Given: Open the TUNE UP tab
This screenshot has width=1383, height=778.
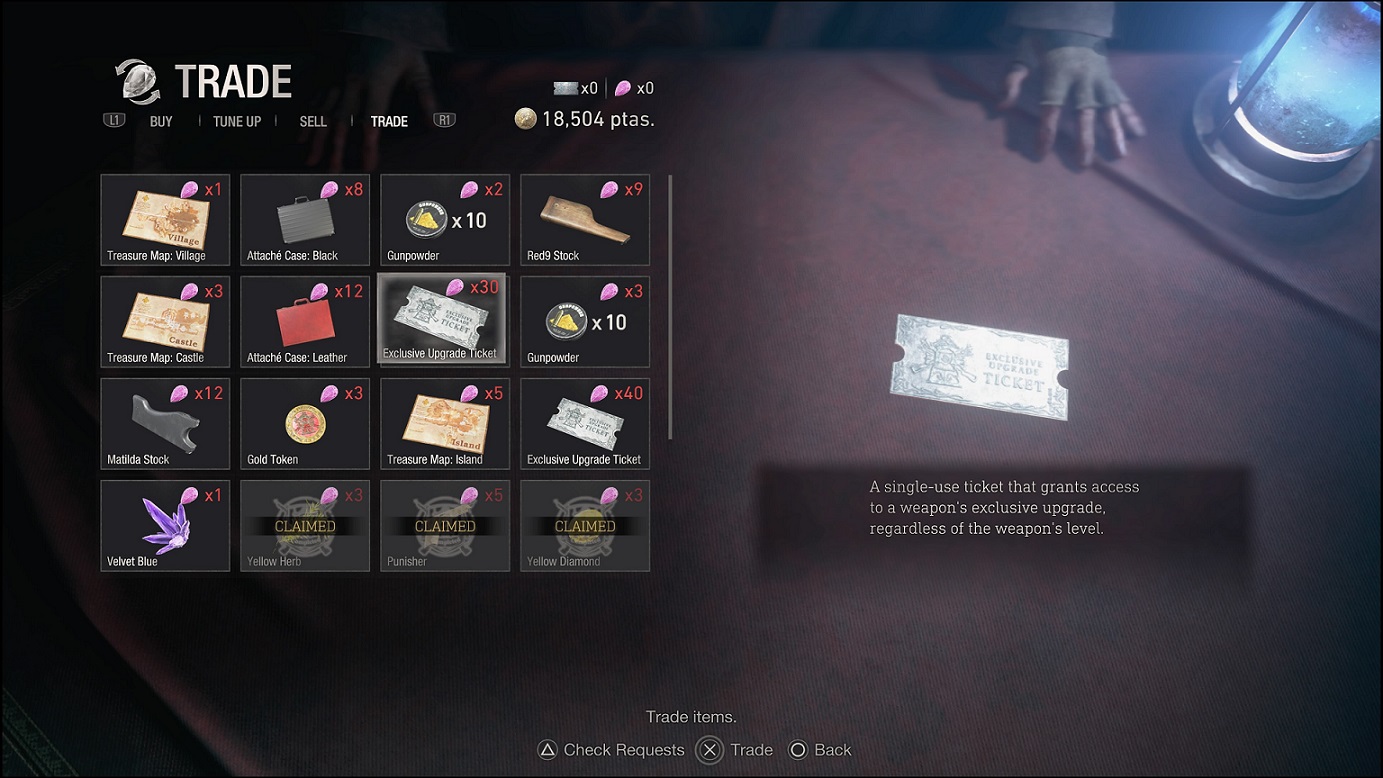Looking at the screenshot, I should pyautogui.click(x=236, y=121).
